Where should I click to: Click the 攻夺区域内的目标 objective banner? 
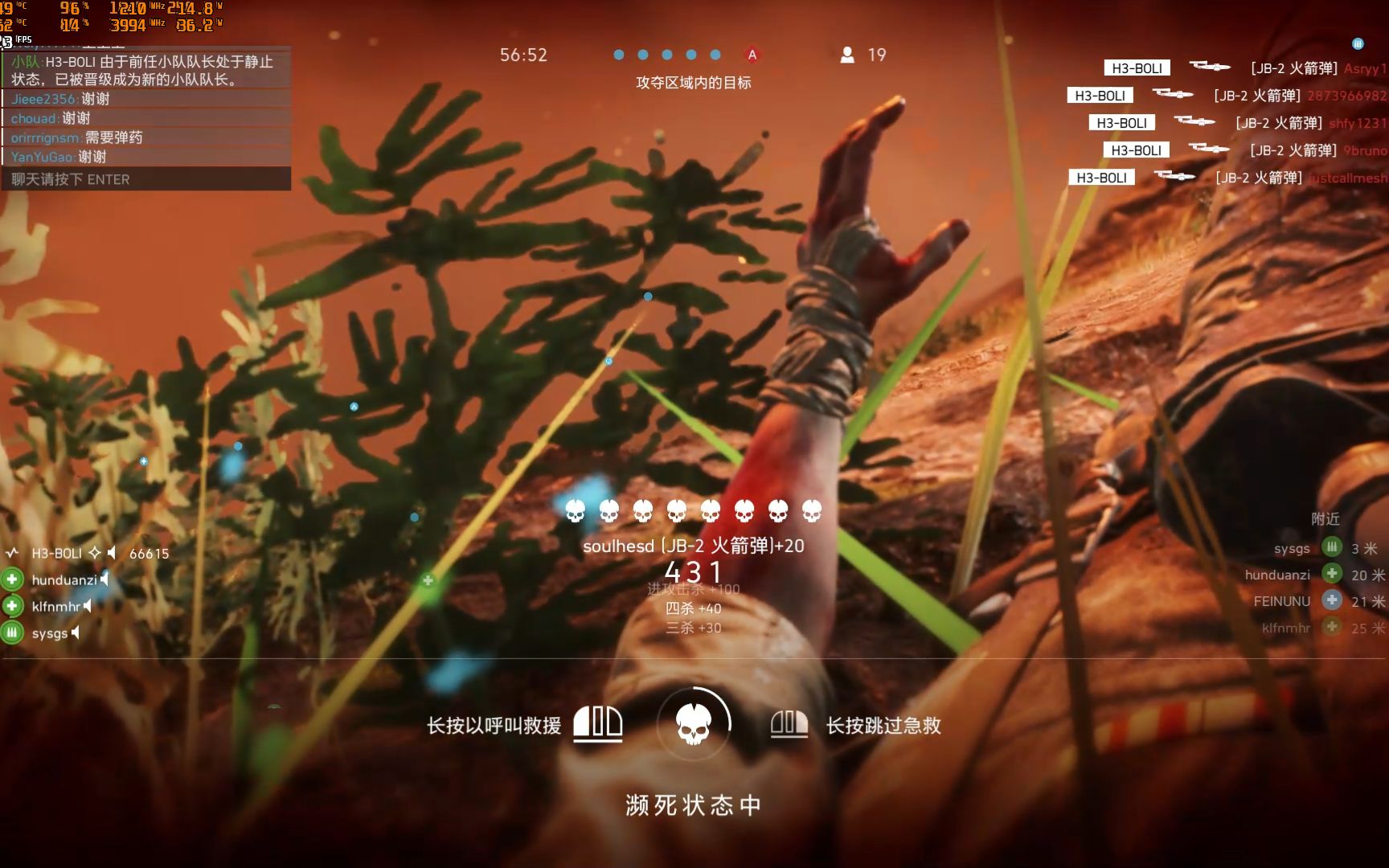tap(694, 82)
